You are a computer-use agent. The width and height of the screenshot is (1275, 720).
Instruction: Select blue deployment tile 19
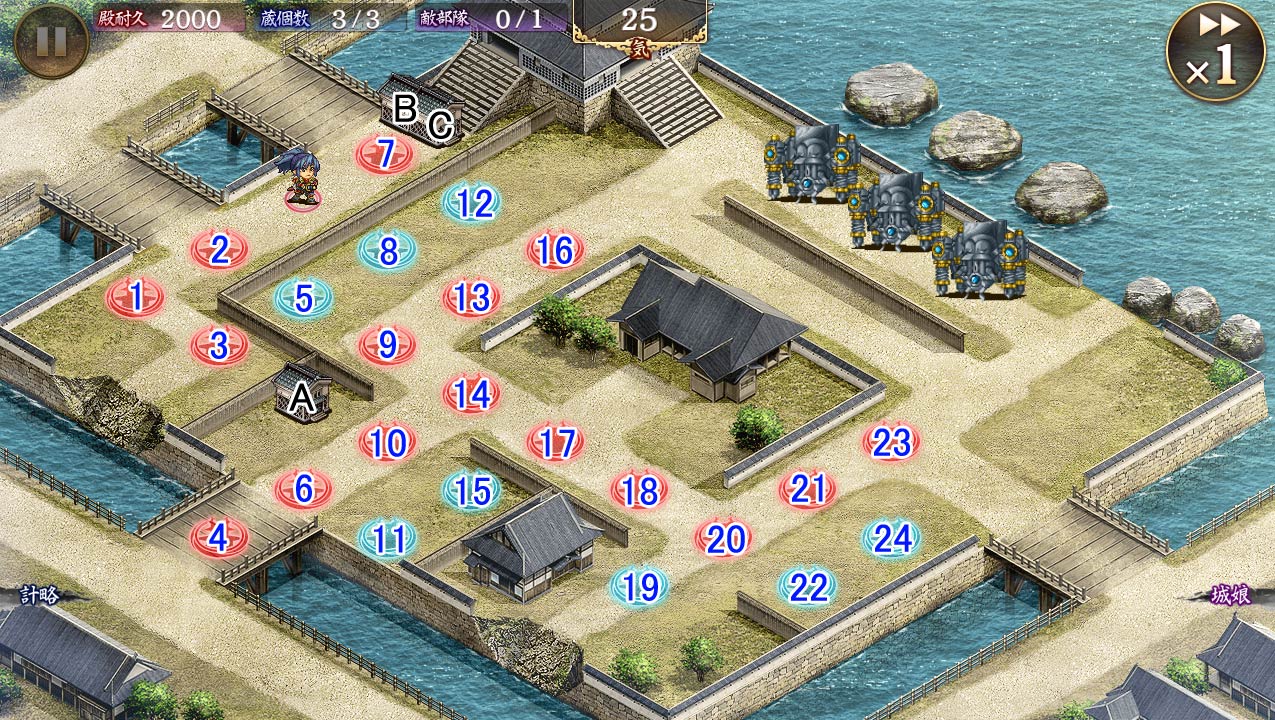click(640, 587)
